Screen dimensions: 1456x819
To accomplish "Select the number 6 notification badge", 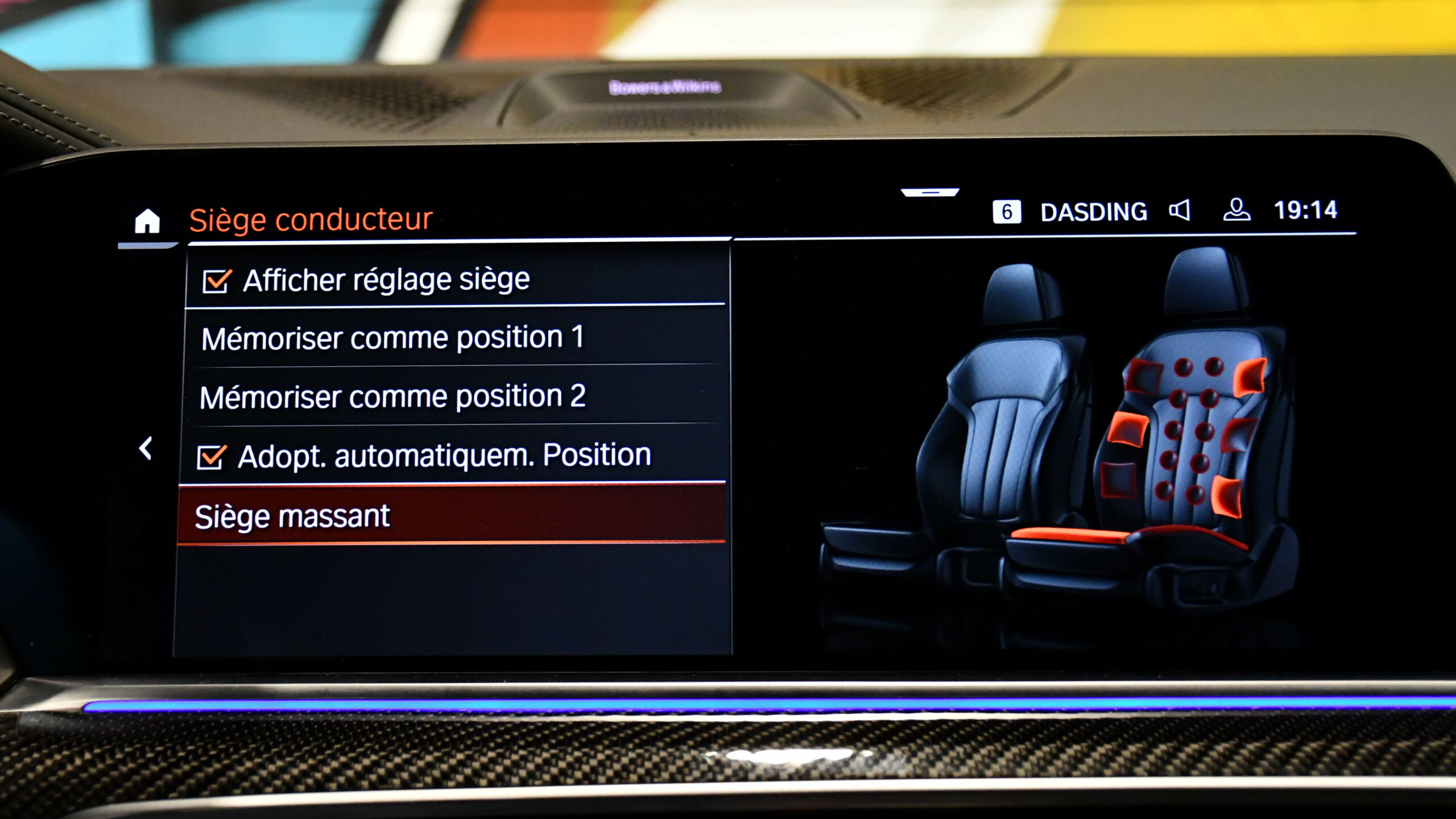I will pos(1006,212).
